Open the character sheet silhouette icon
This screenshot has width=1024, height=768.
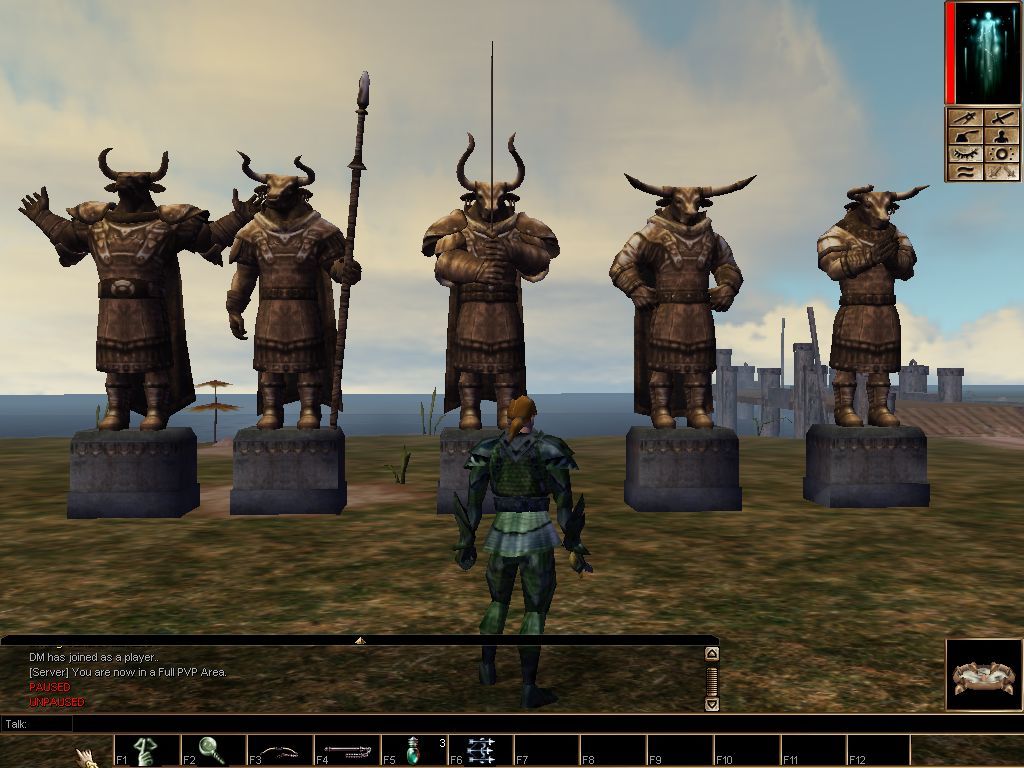click(x=1001, y=136)
